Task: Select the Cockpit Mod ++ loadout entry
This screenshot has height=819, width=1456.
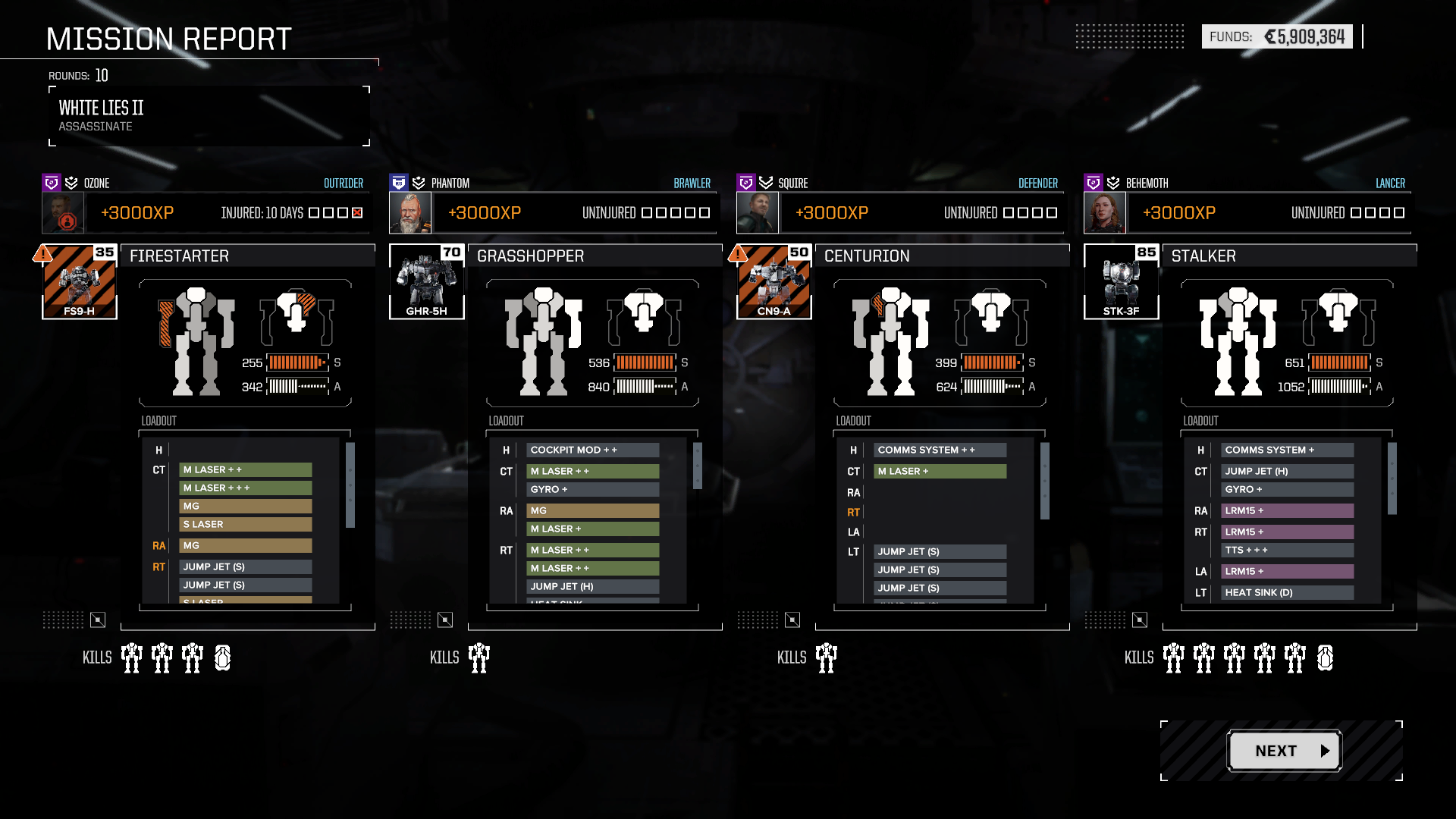Action: (592, 450)
